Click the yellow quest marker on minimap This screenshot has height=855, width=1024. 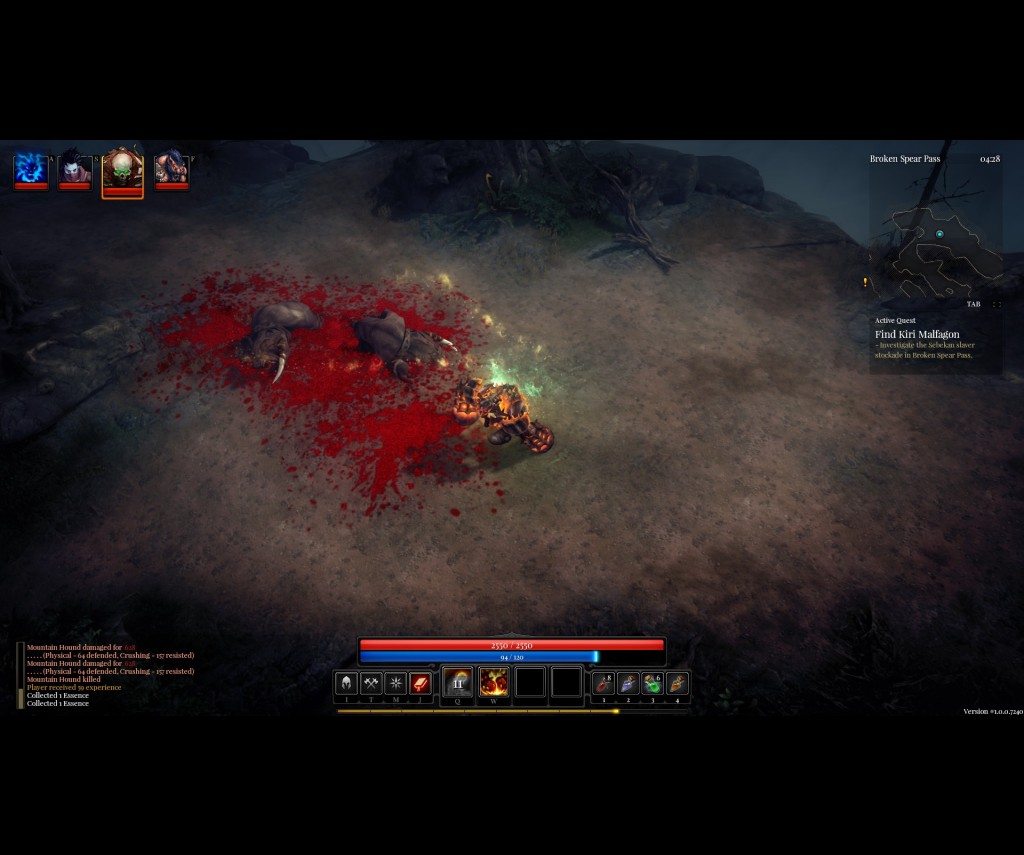pyautogui.click(x=865, y=283)
